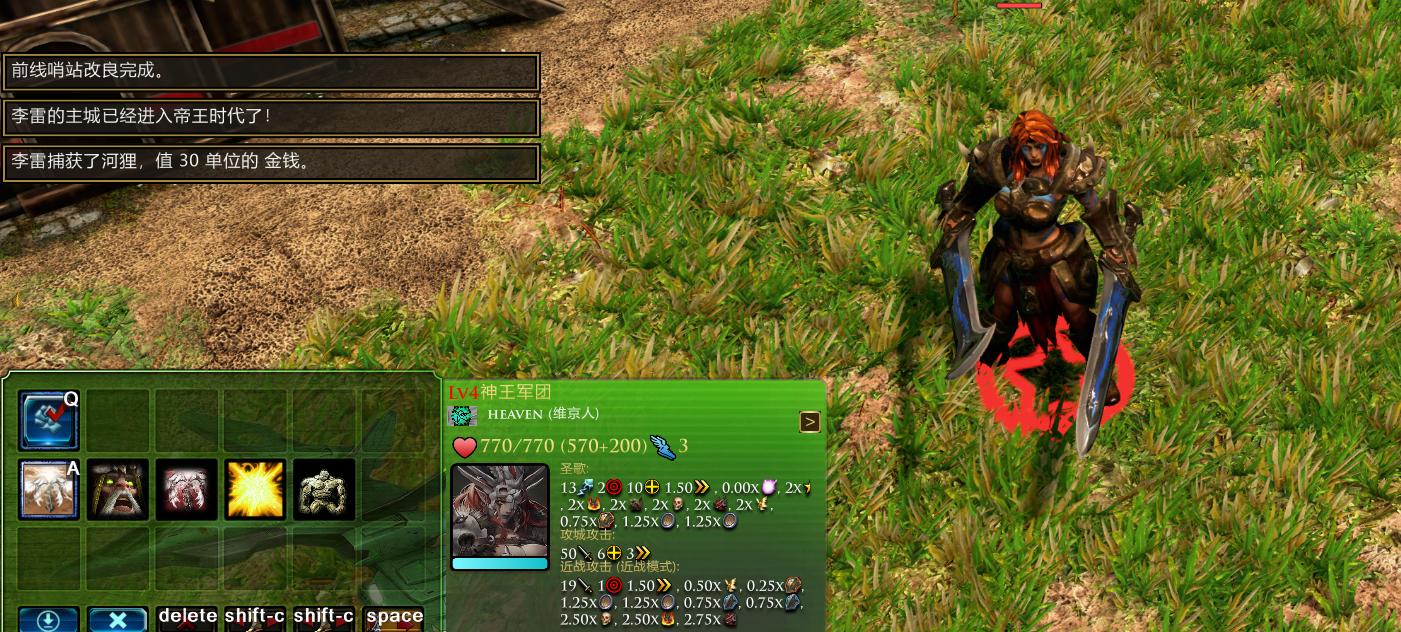Expand unit details with the arrow button
The width and height of the screenshot is (1401, 632).
click(809, 422)
